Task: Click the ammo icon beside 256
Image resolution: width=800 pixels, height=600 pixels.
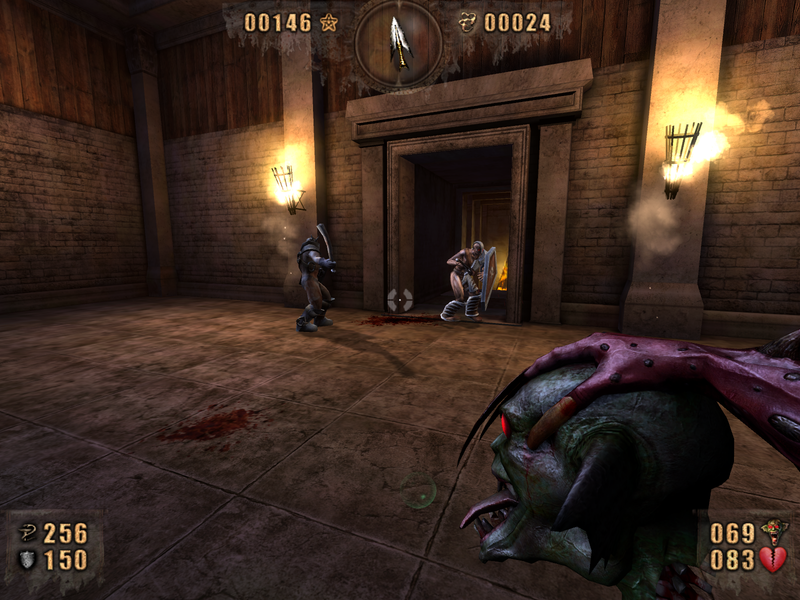Action: pyautogui.click(x=28, y=533)
